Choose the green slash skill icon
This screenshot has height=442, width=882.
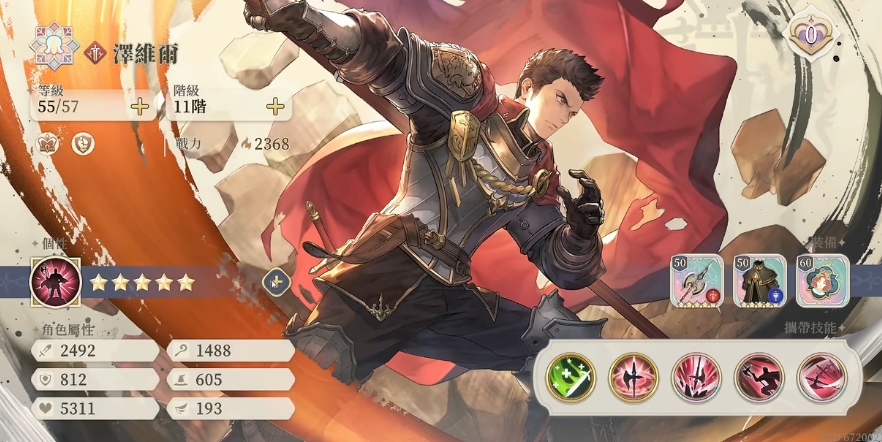570,377
